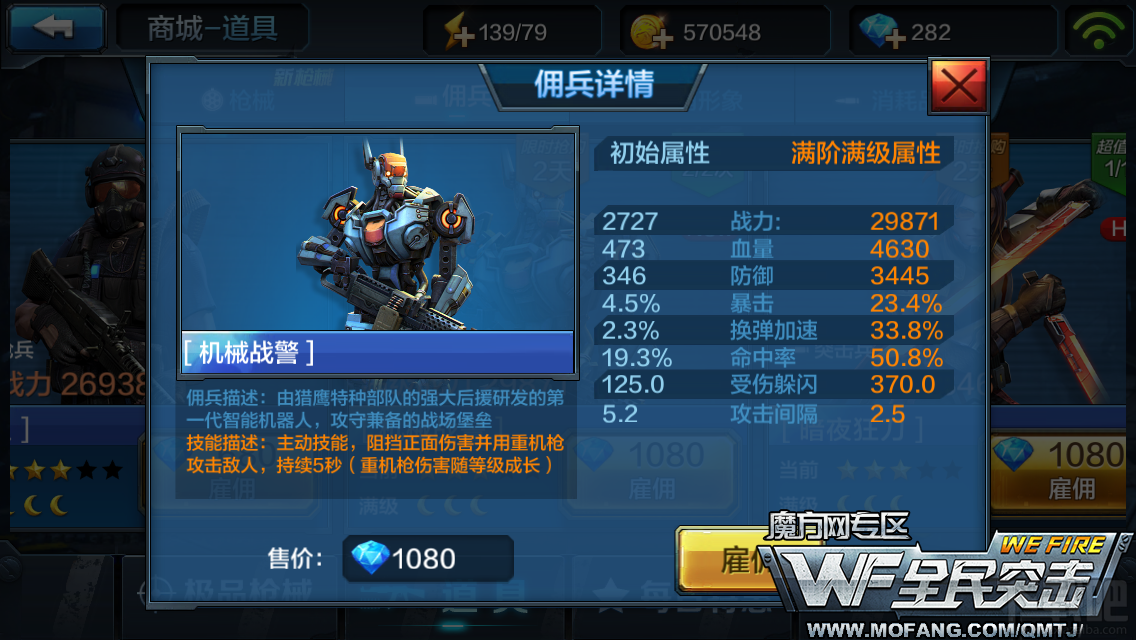The height and width of the screenshot is (640, 1136).
Task: Show the 初始属性 initial attributes
Action: coord(659,153)
